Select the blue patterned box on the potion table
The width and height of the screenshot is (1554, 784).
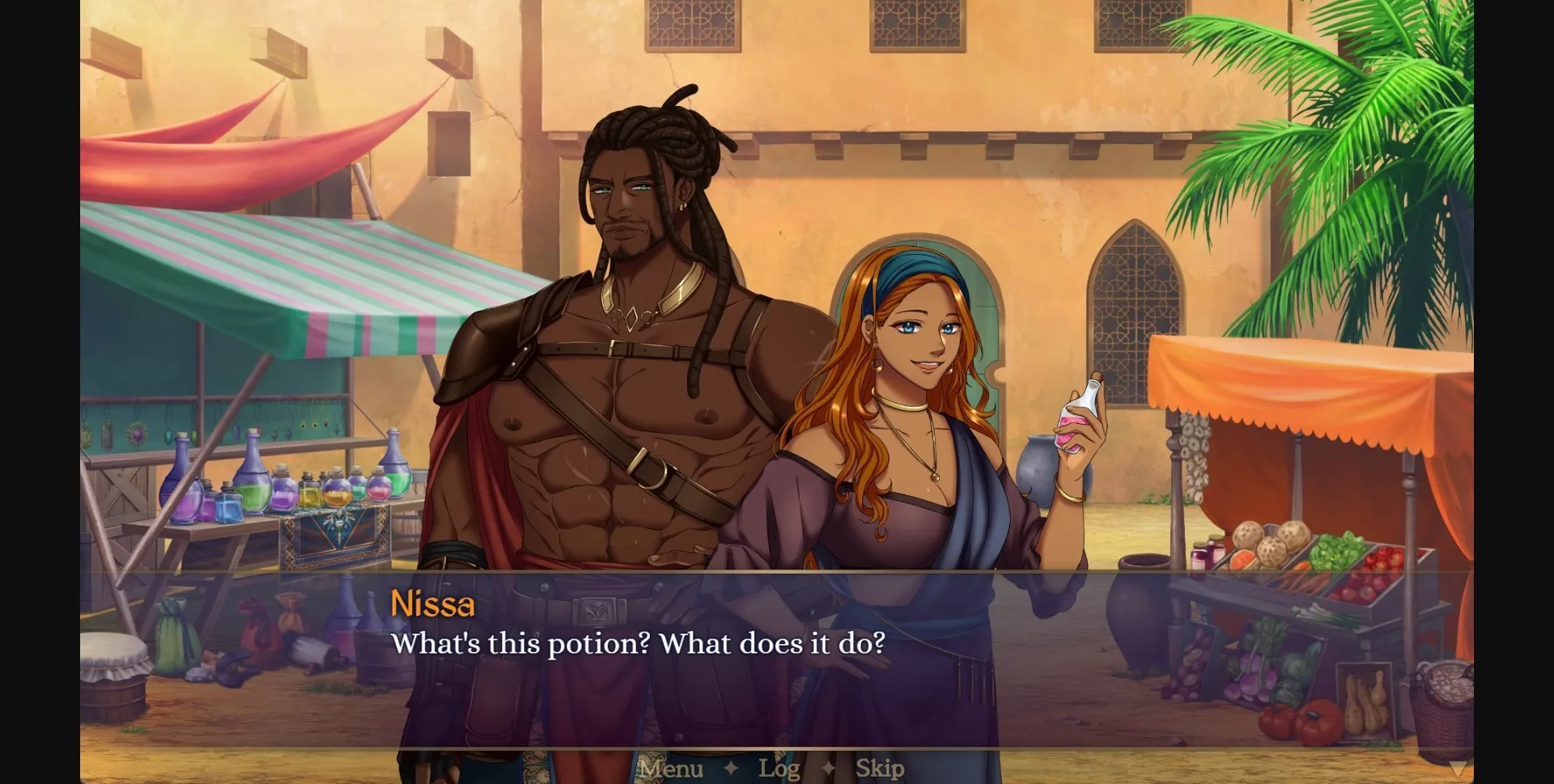click(334, 536)
